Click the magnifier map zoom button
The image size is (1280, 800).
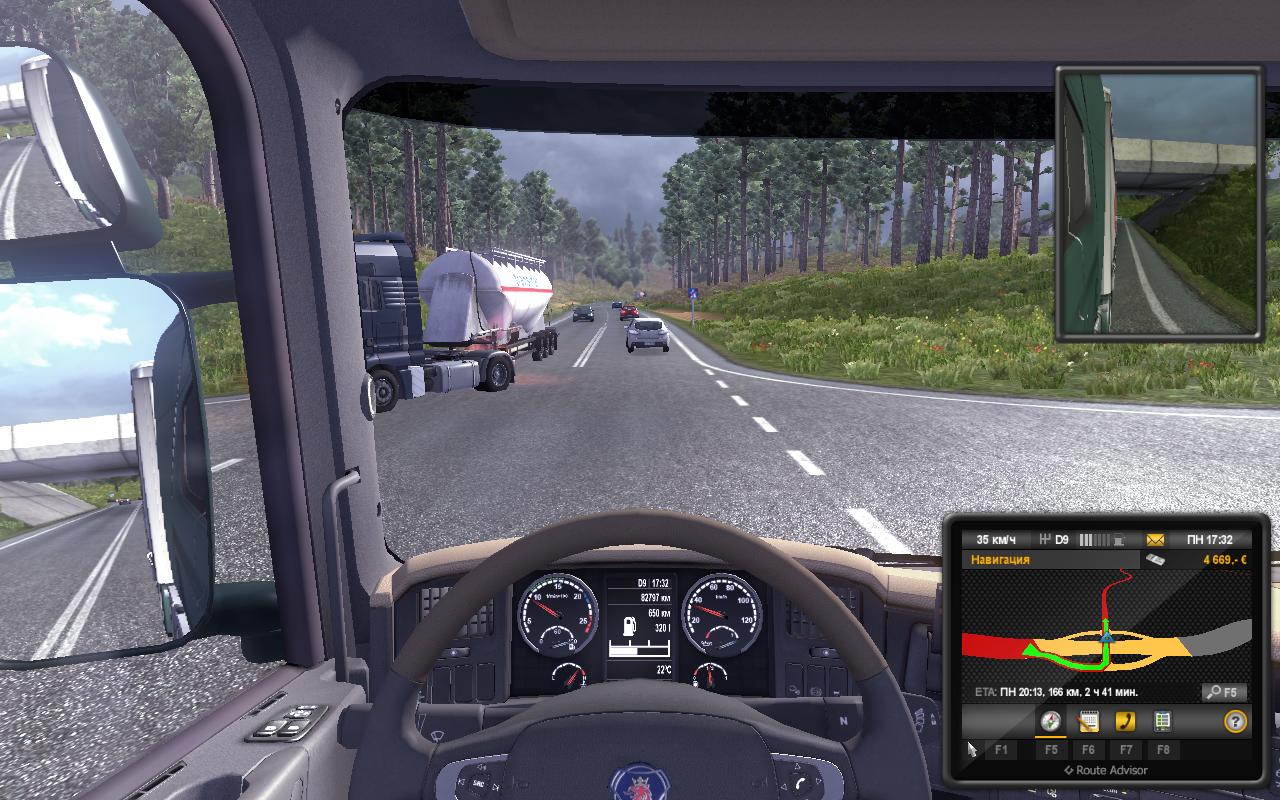pyautogui.click(x=1223, y=692)
